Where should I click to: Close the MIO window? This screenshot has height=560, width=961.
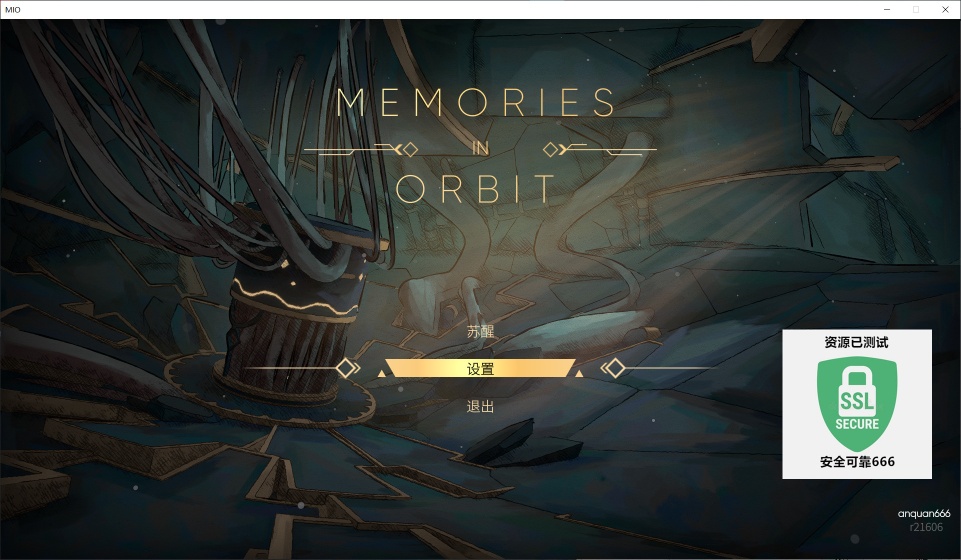click(943, 9)
